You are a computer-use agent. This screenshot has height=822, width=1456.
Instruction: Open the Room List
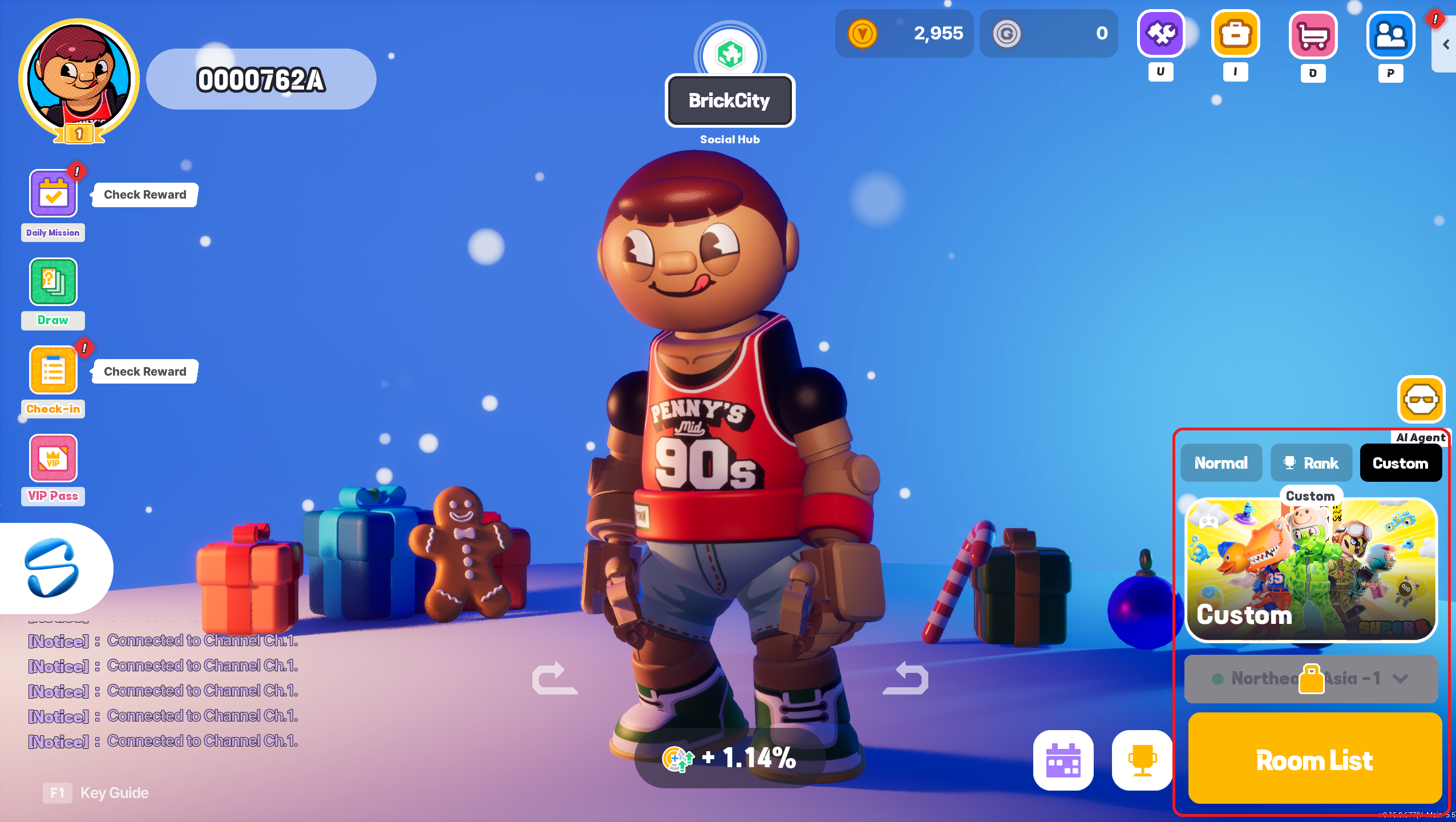click(1314, 759)
